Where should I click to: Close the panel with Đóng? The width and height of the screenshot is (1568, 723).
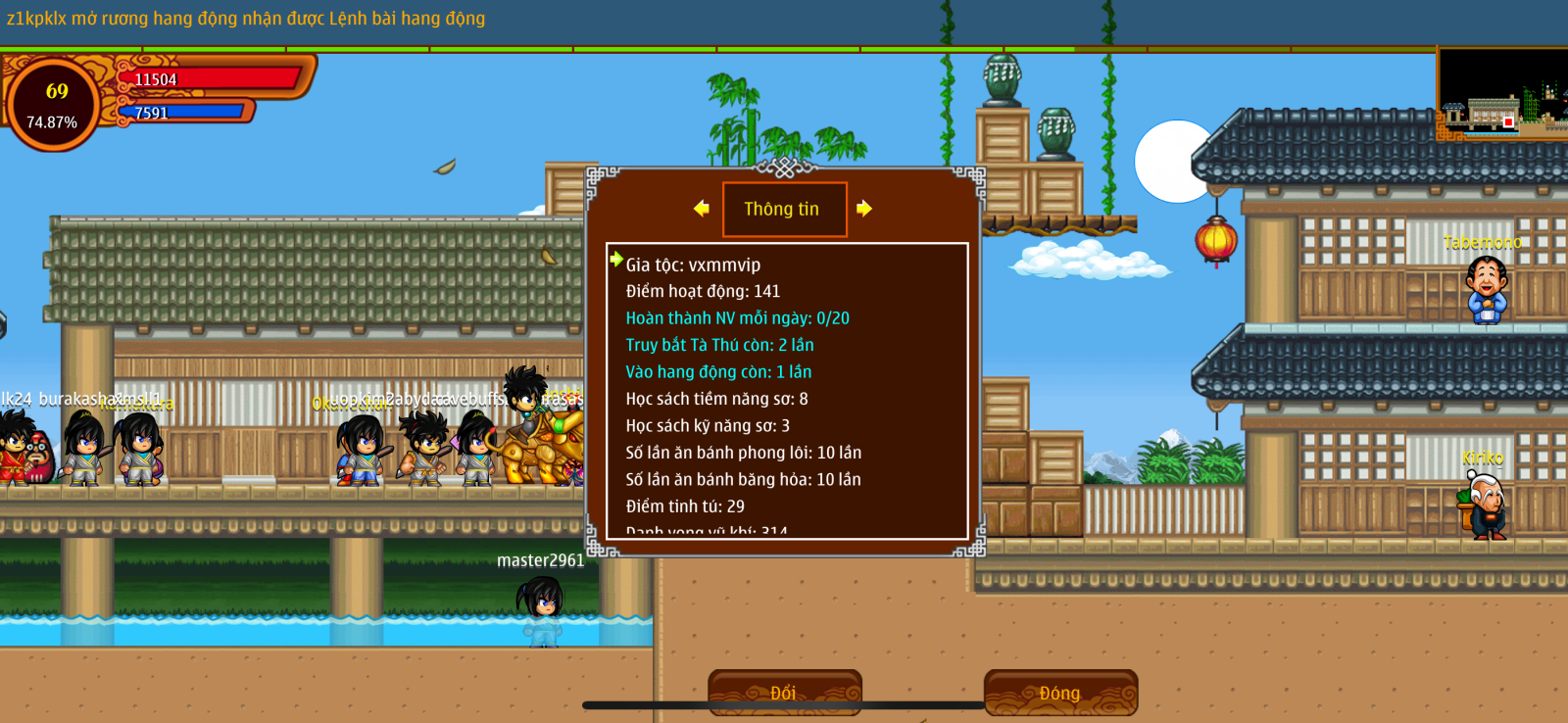click(1060, 693)
